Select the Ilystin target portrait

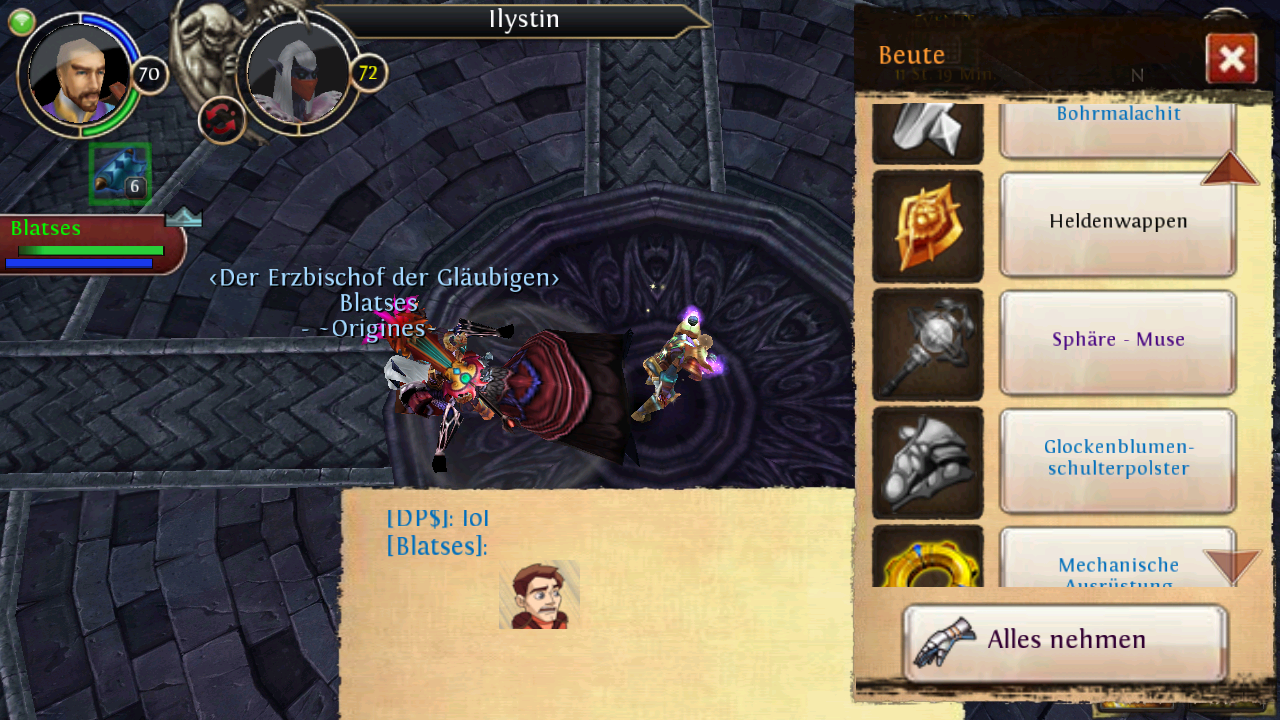click(298, 74)
